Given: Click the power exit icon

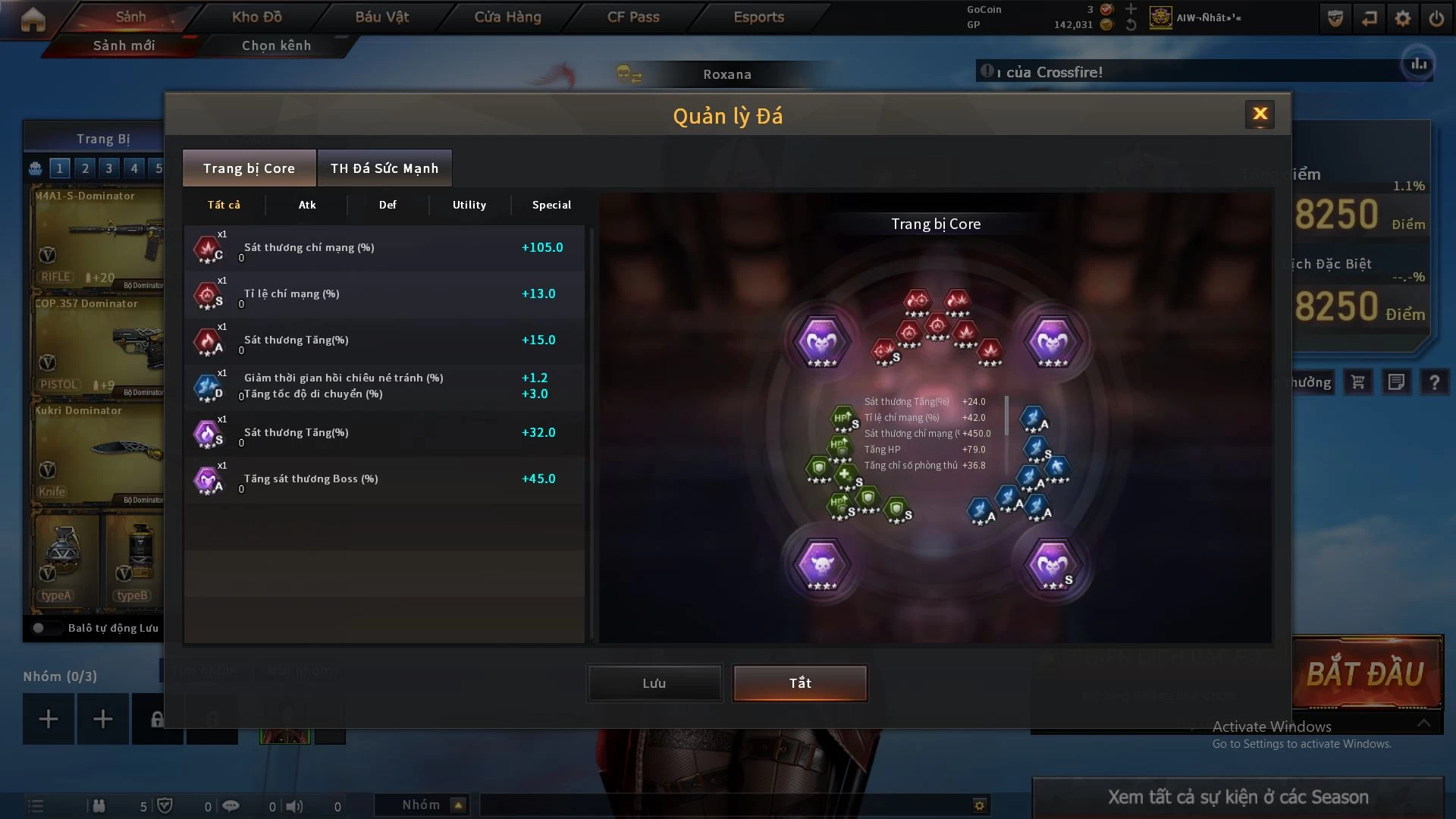Looking at the screenshot, I should [1436, 18].
